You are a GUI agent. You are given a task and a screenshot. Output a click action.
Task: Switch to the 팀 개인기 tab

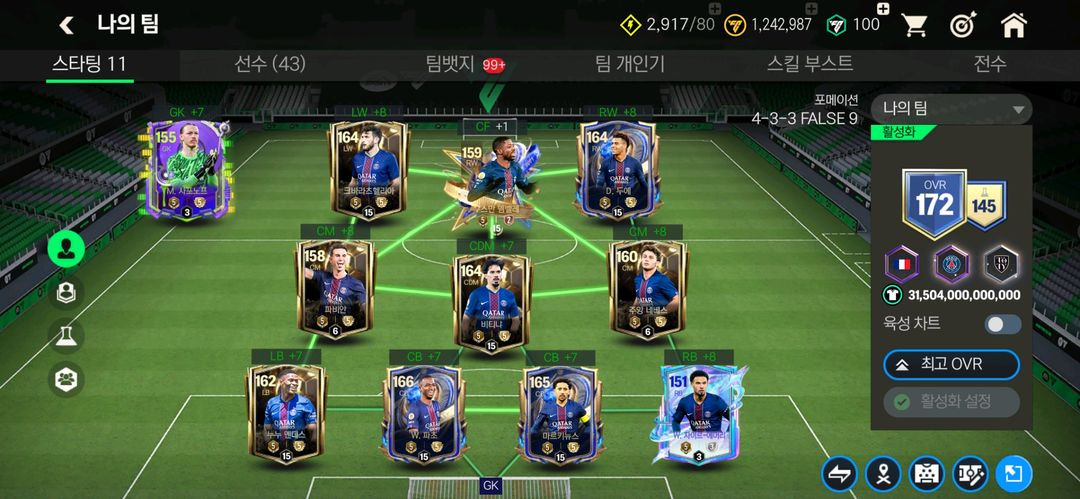tap(630, 64)
